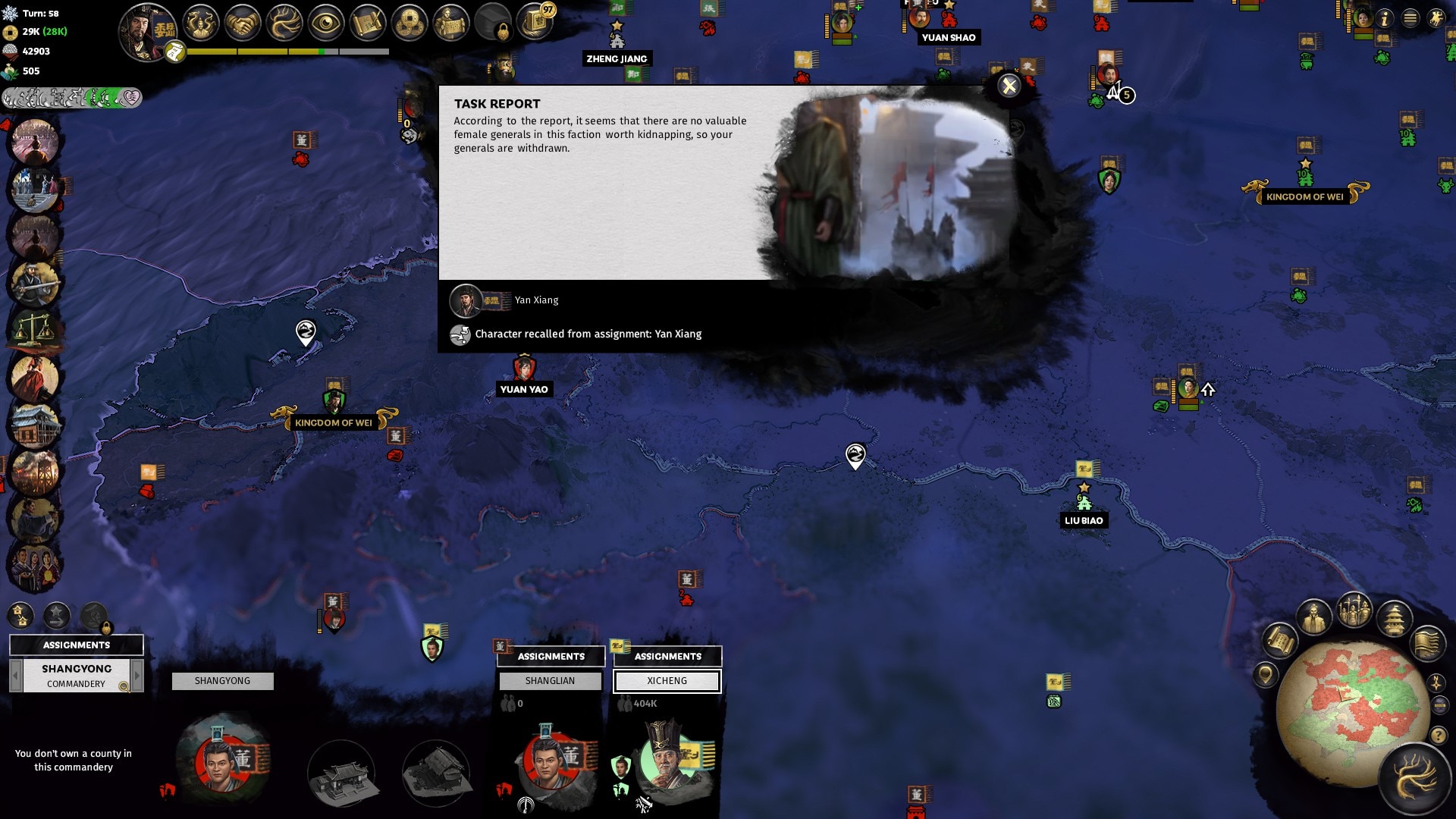
Task: Click the faction leader portrait
Action: click(147, 30)
